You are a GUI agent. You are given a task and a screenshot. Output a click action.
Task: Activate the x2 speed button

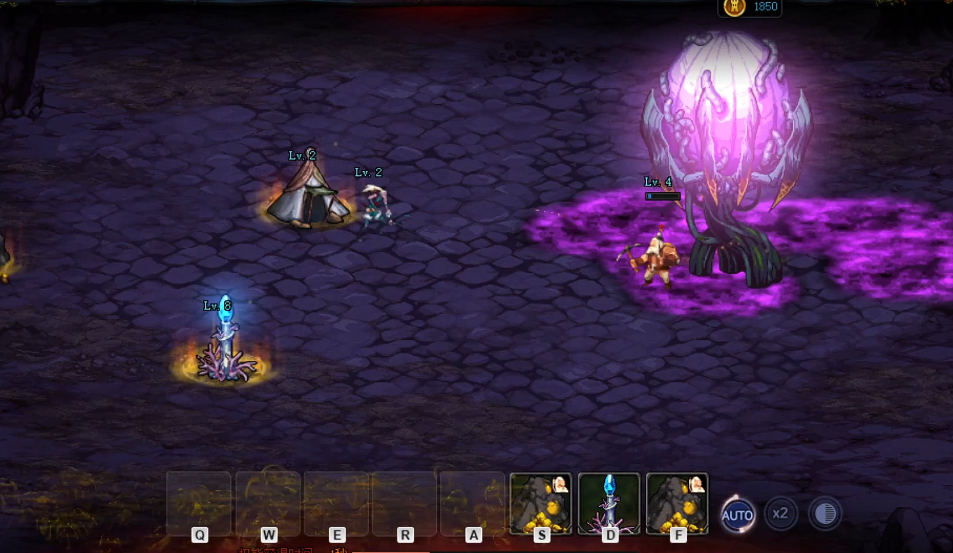781,514
